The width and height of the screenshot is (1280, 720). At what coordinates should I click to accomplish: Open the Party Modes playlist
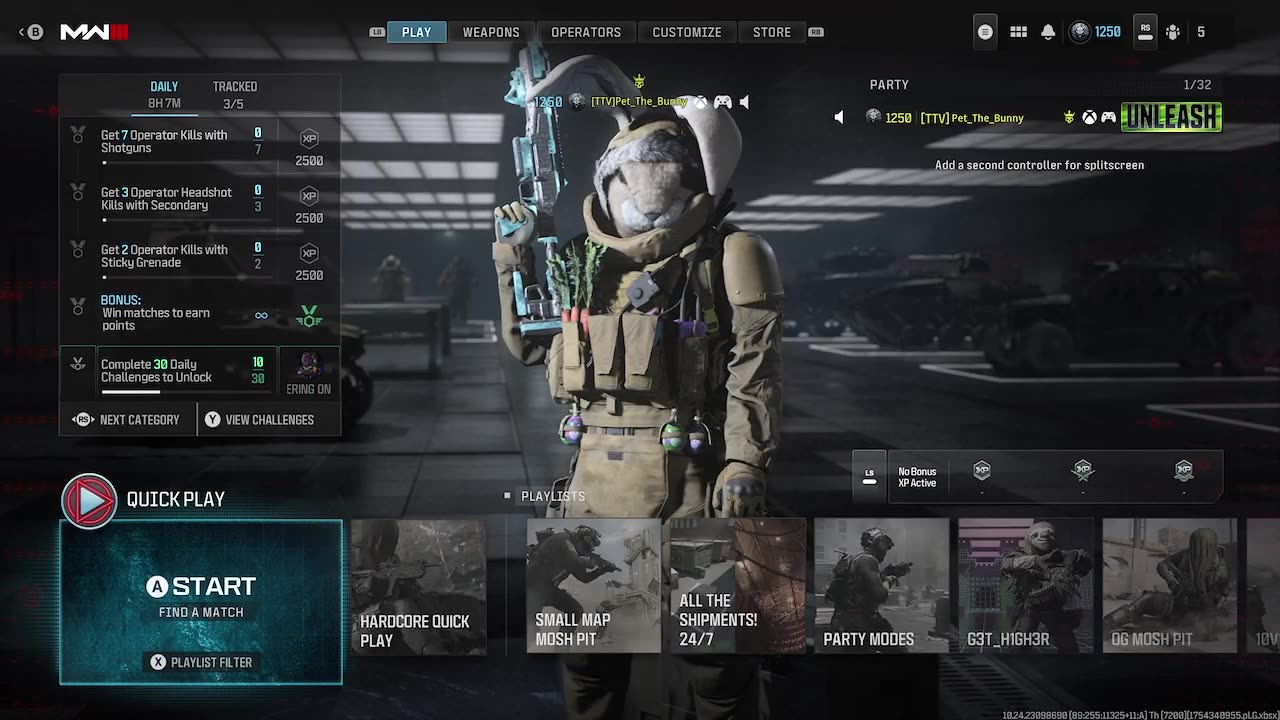[x=881, y=586]
